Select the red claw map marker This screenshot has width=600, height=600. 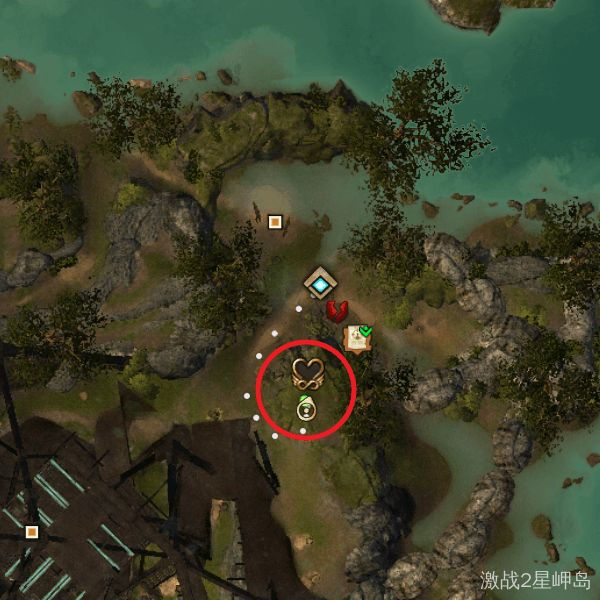pos(337,311)
